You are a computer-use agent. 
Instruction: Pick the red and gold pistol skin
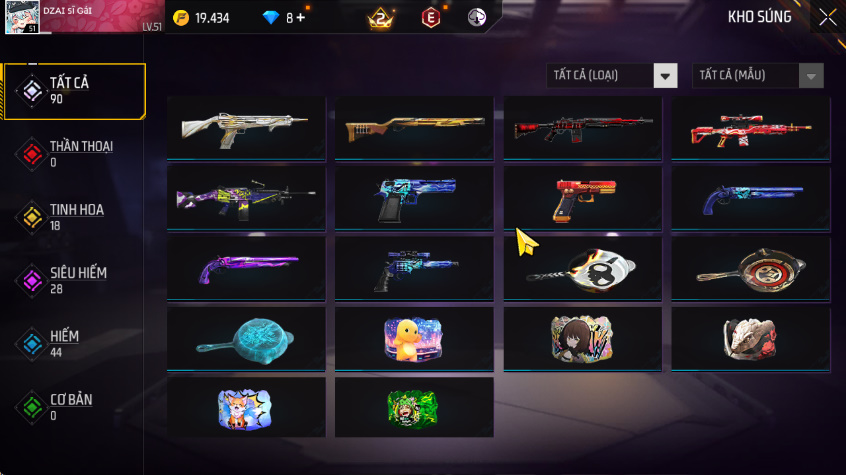[582, 197]
